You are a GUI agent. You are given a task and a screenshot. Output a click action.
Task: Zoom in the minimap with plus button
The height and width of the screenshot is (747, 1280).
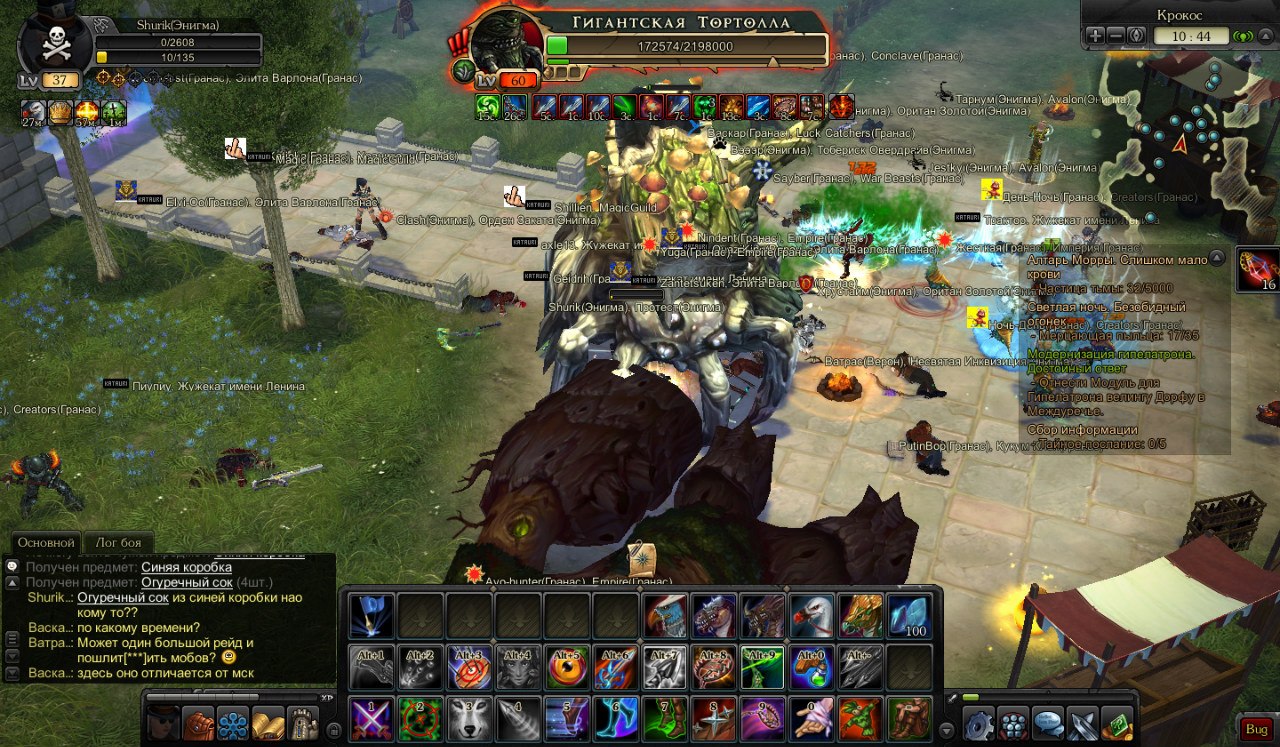pos(1096,35)
